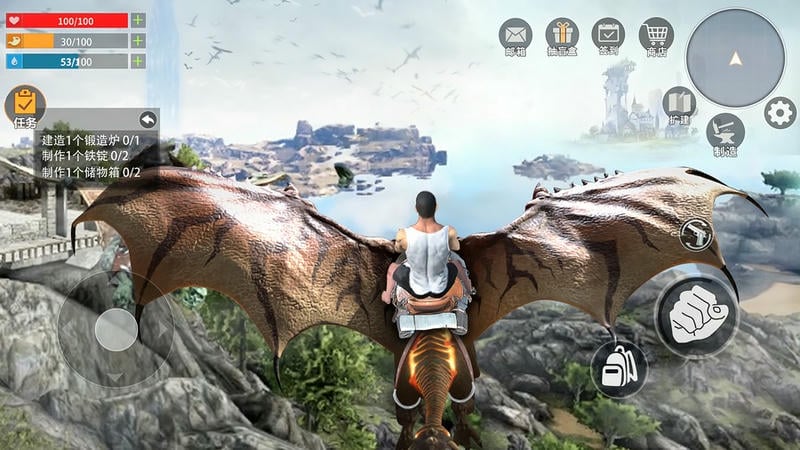The height and width of the screenshot is (450, 800).
Task: Select the craft storage box quest (制作1个储物箱)
Action: pos(91,172)
